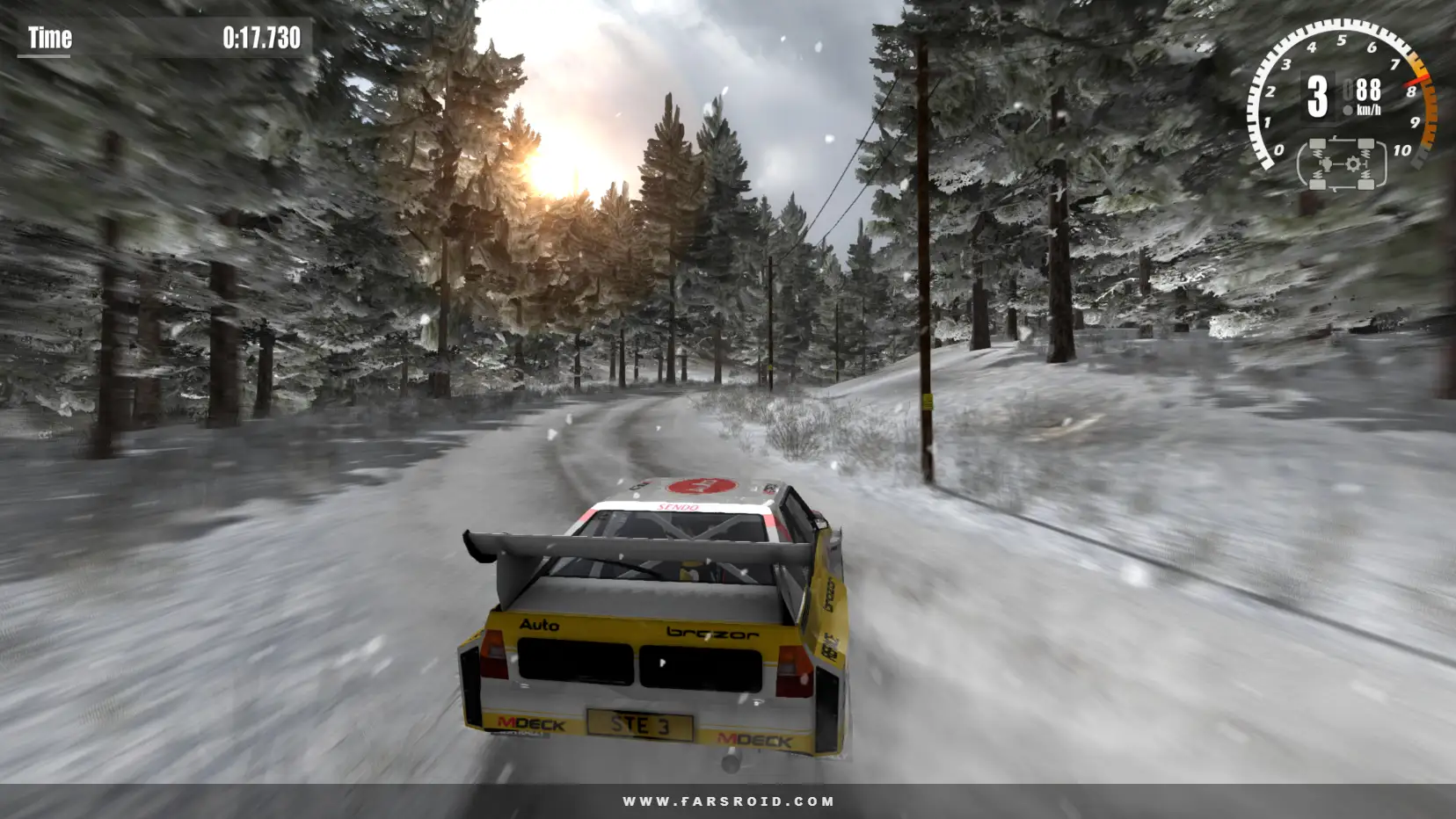This screenshot has height=819, width=1456.
Task: Click the drivetrain damage diagram icon
Action: pyautogui.click(x=1341, y=164)
